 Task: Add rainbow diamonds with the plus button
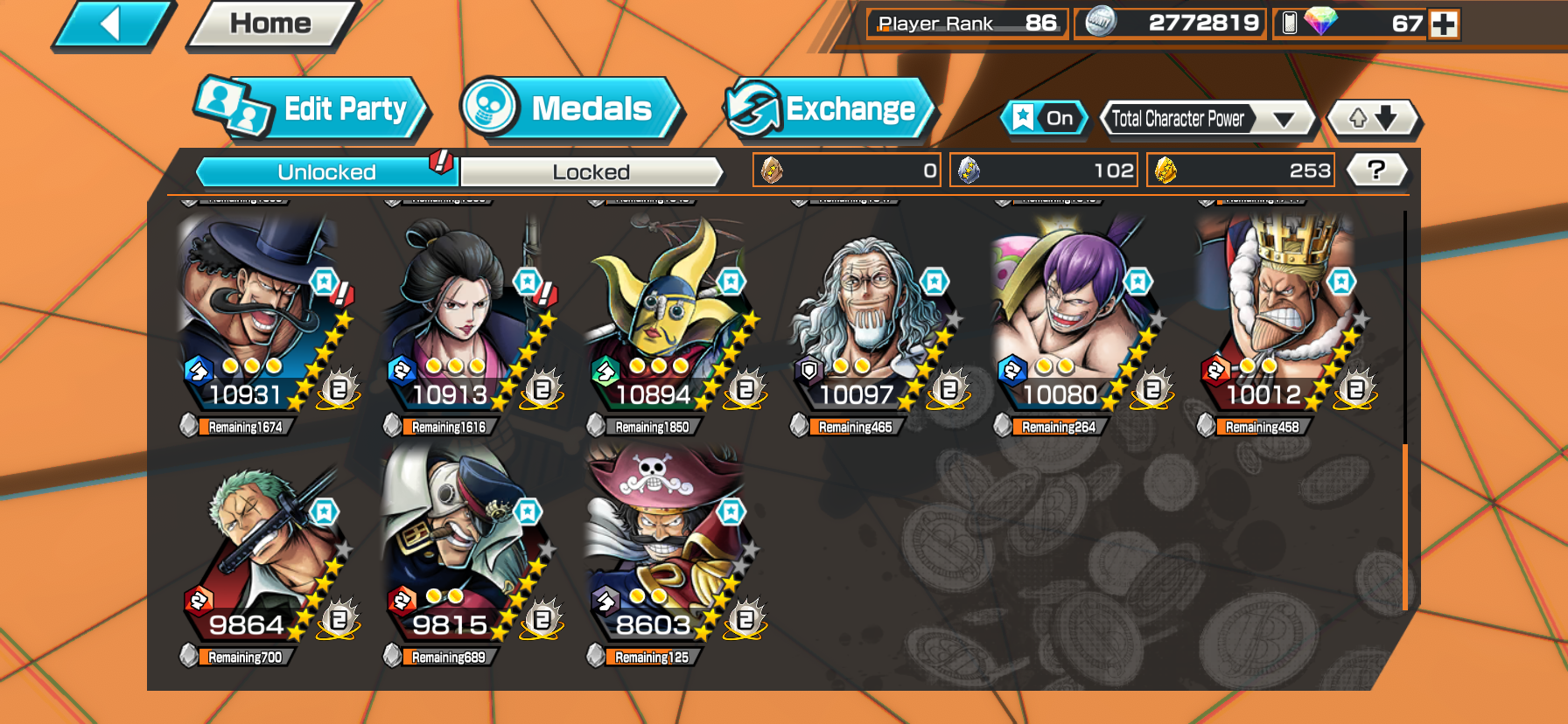click(1444, 24)
